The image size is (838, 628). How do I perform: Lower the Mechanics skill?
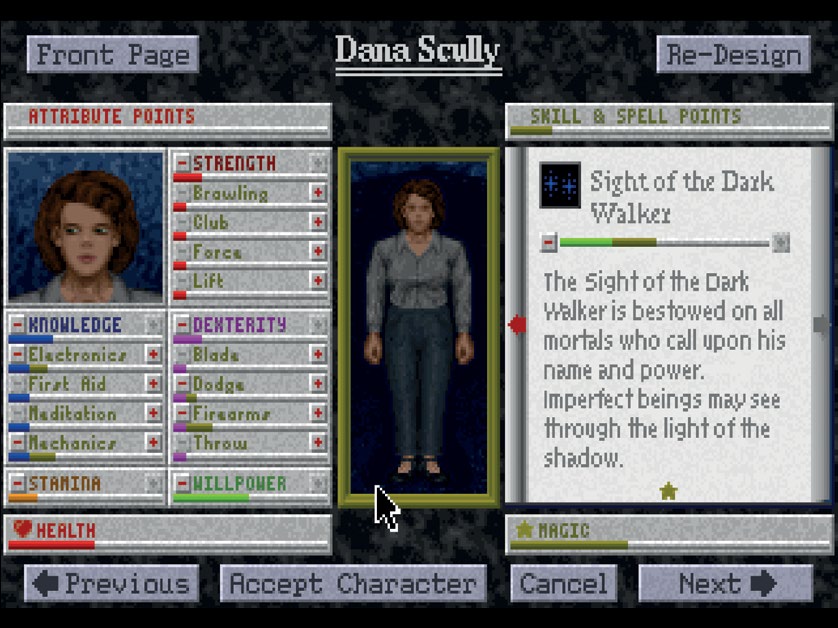coord(18,443)
